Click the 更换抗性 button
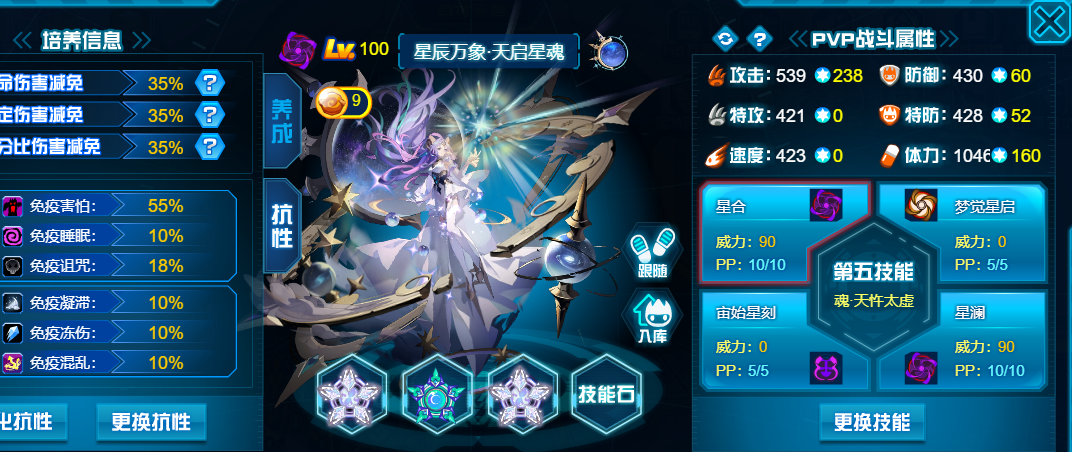 click(151, 421)
